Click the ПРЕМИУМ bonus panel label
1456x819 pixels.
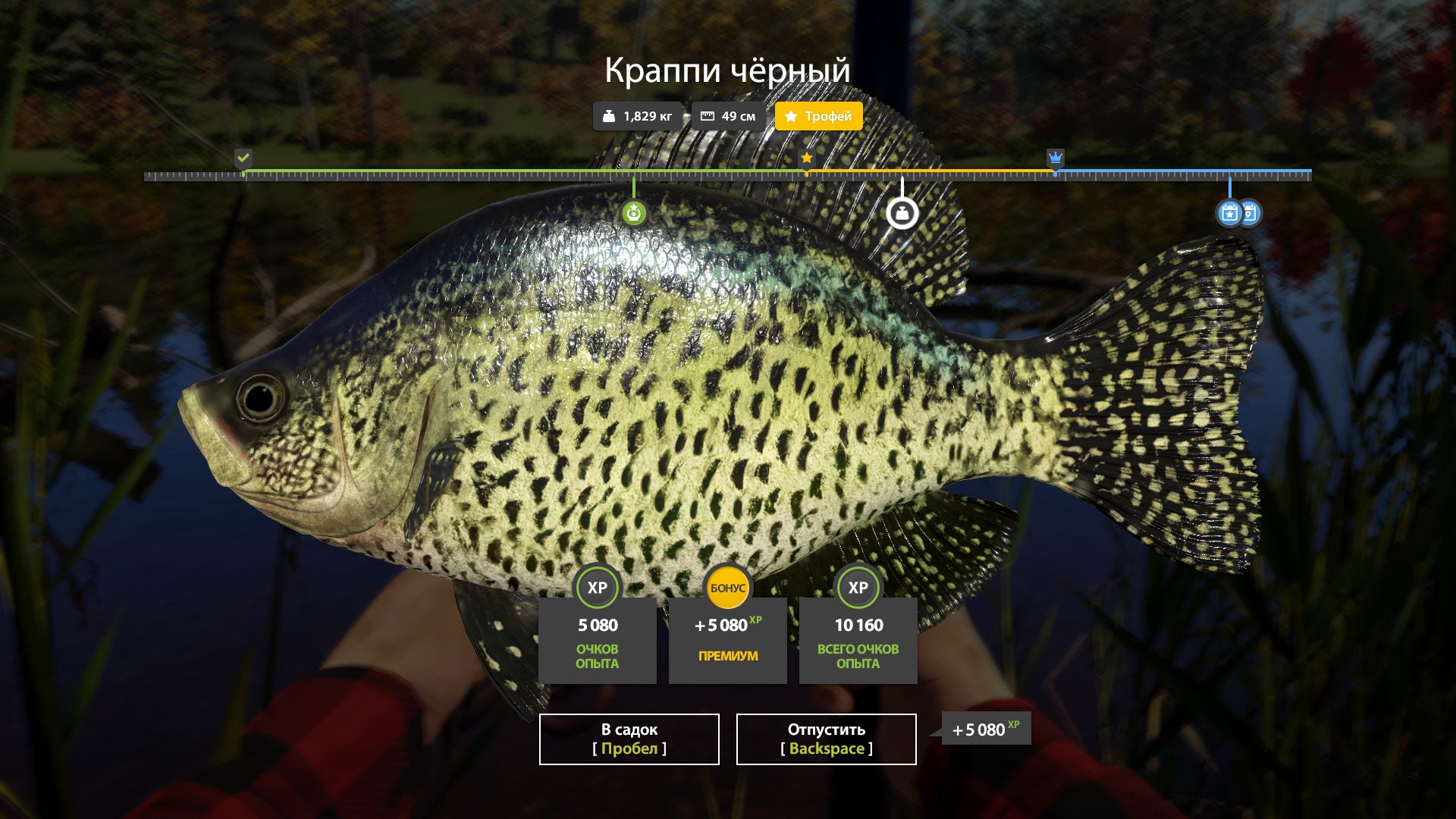pos(727,657)
